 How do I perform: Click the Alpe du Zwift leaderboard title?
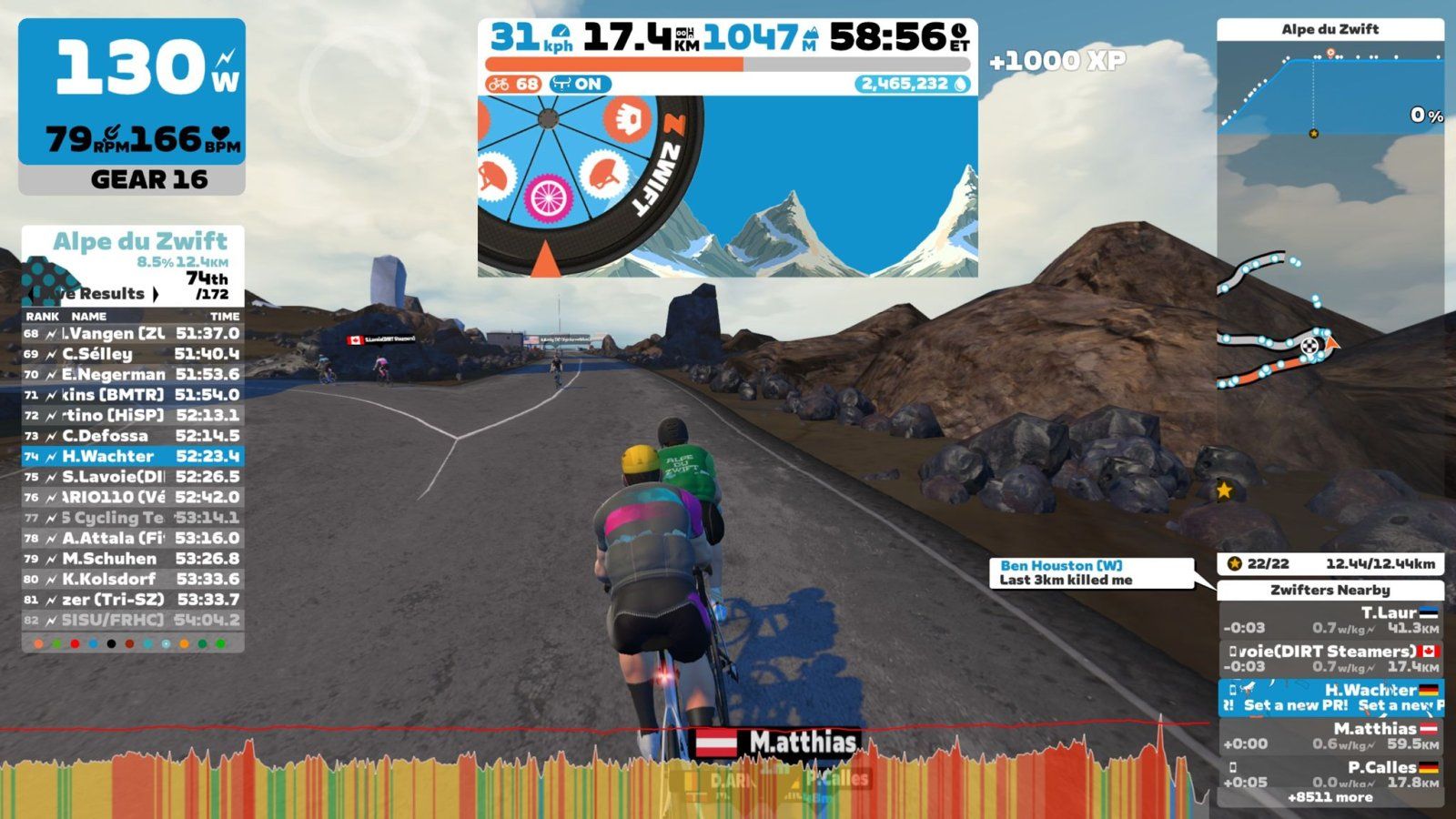[x=139, y=241]
